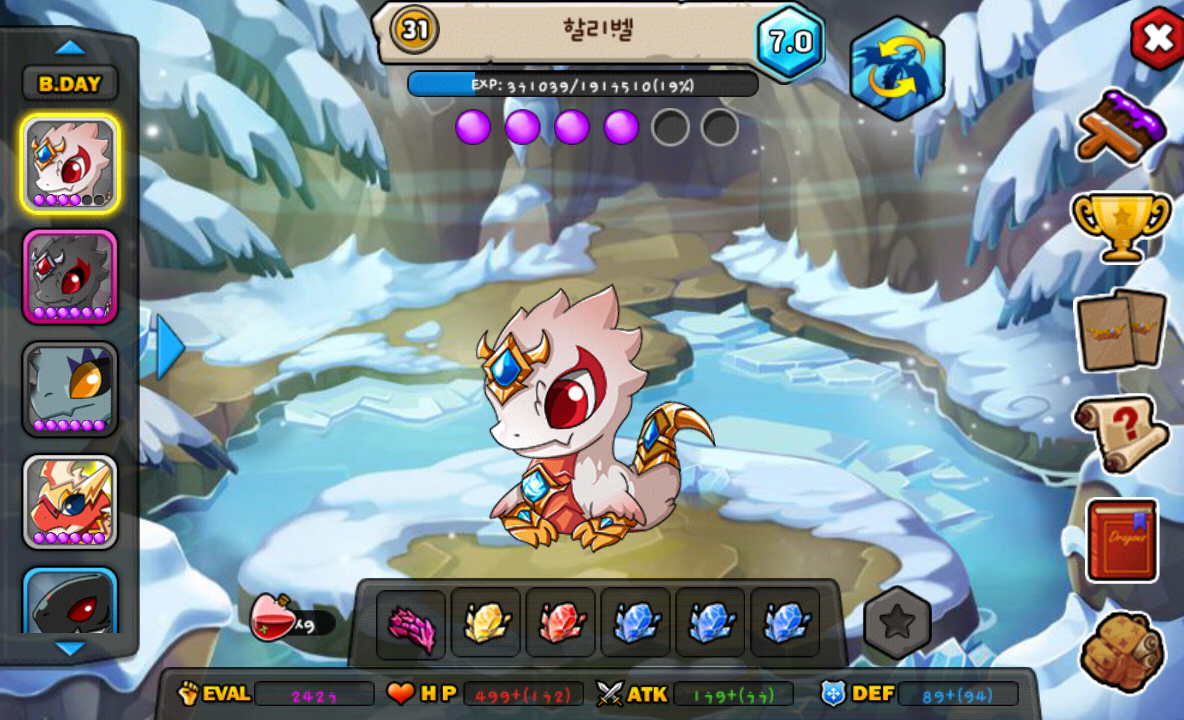Viewport: 1184px width, 720px height.
Task: Close the dragon screen with the red X
Action: 1157,39
